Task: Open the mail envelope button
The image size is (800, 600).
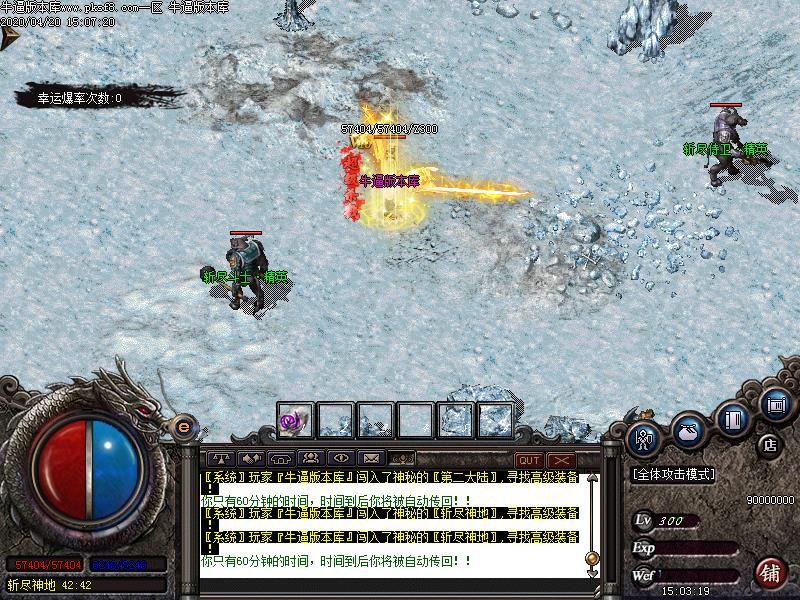Action: click(370, 459)
